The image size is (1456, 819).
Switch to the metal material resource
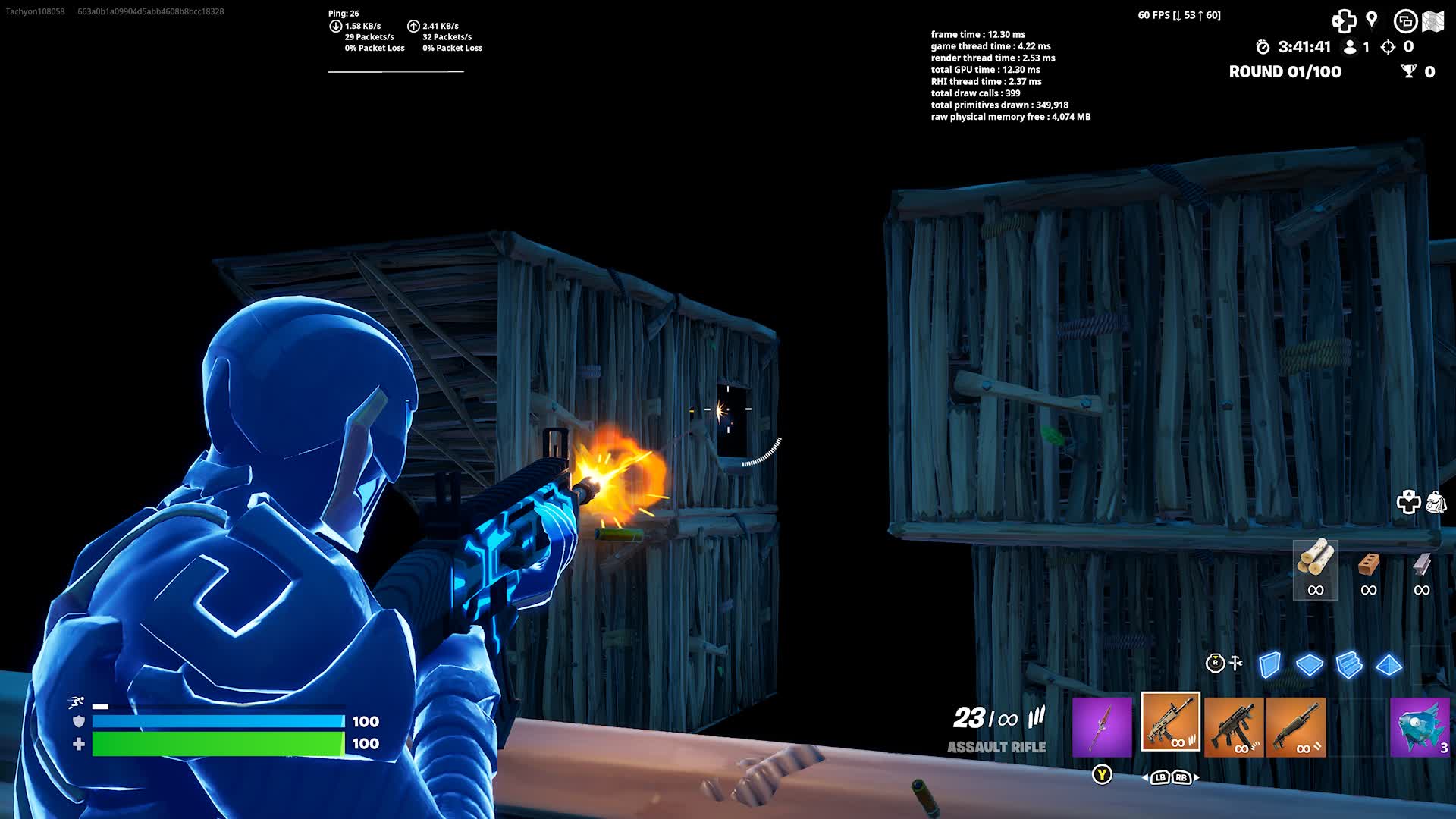coord(1420,564)
